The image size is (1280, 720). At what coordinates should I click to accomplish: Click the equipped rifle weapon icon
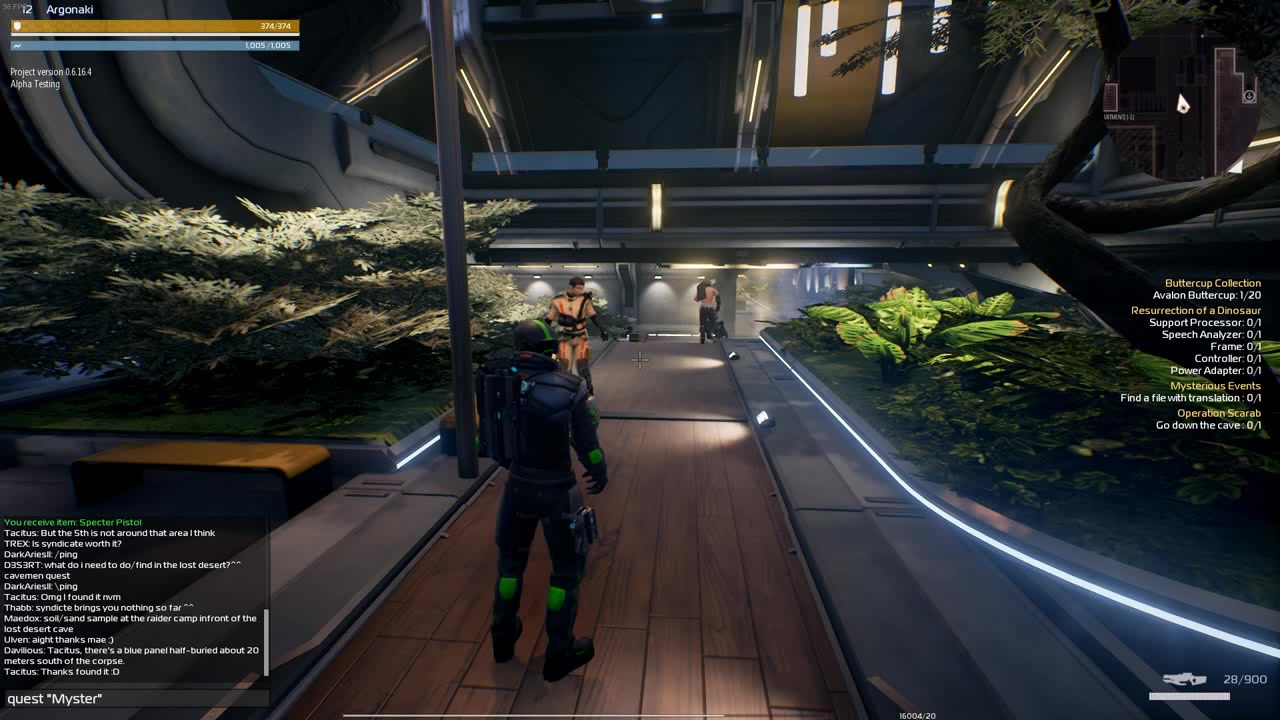click(1184, 680)
